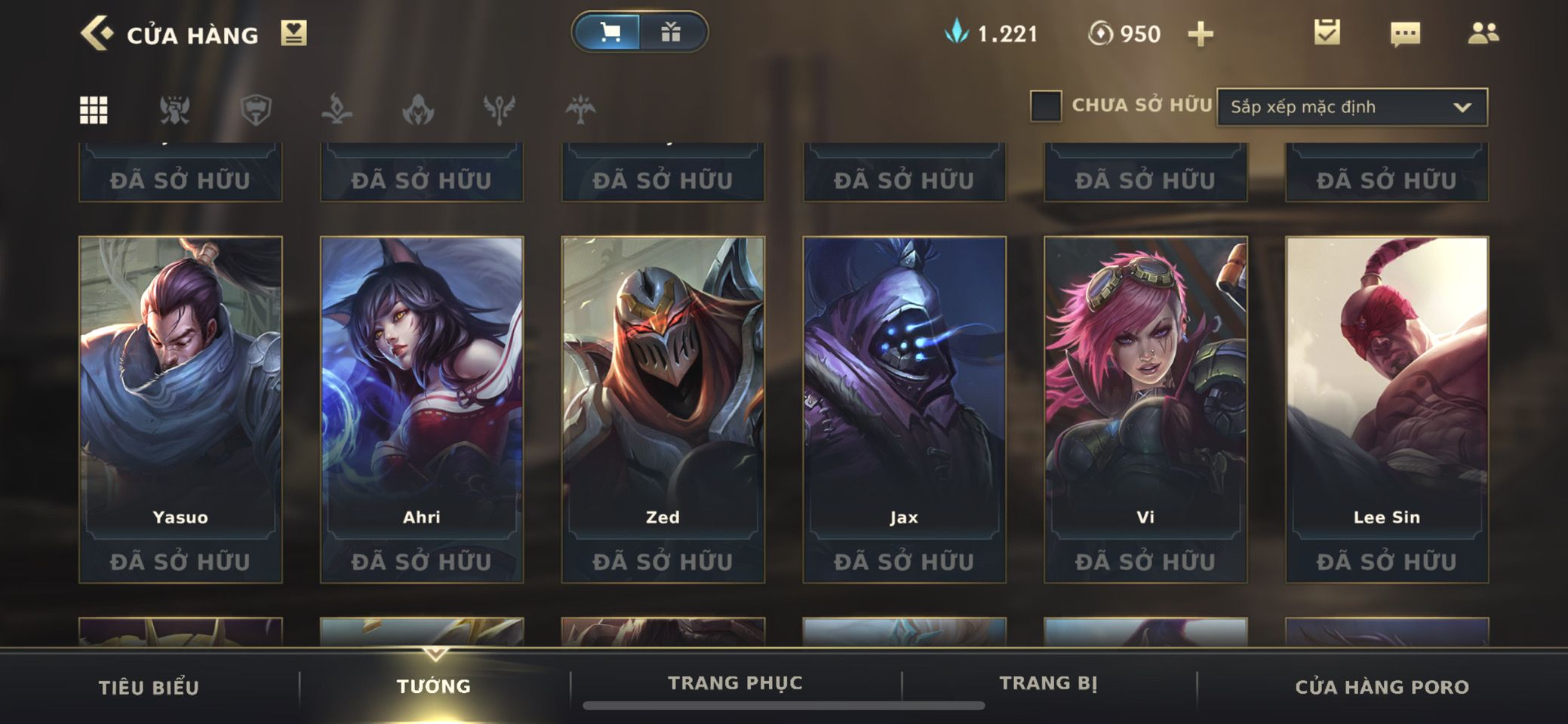Switch to the Trang Phục tab
This screenshot has height=724, width=1568.
pyautogui.click(x=735, y=683)
